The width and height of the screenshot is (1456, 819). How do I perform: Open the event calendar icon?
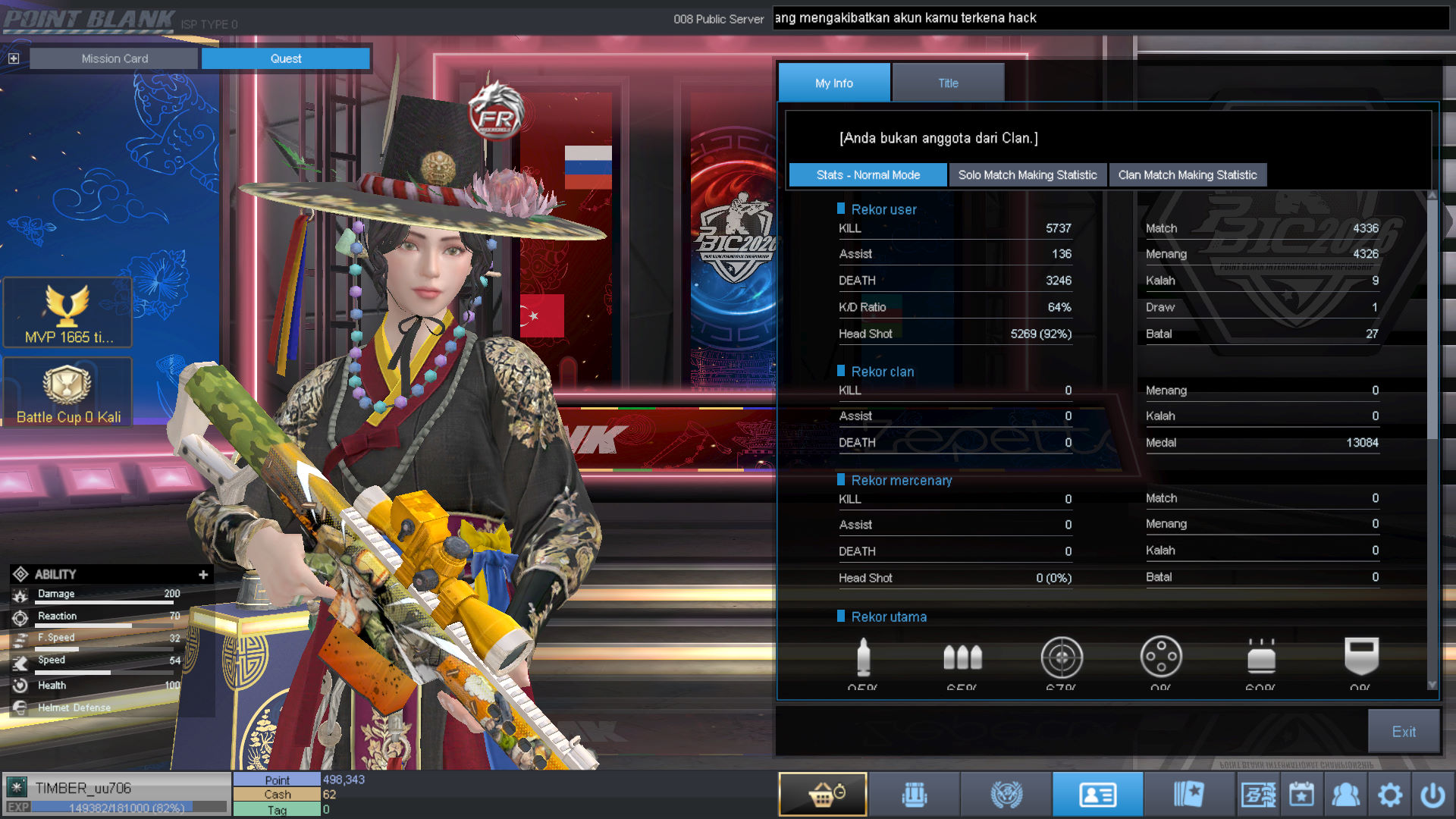tap(1301, 795)
